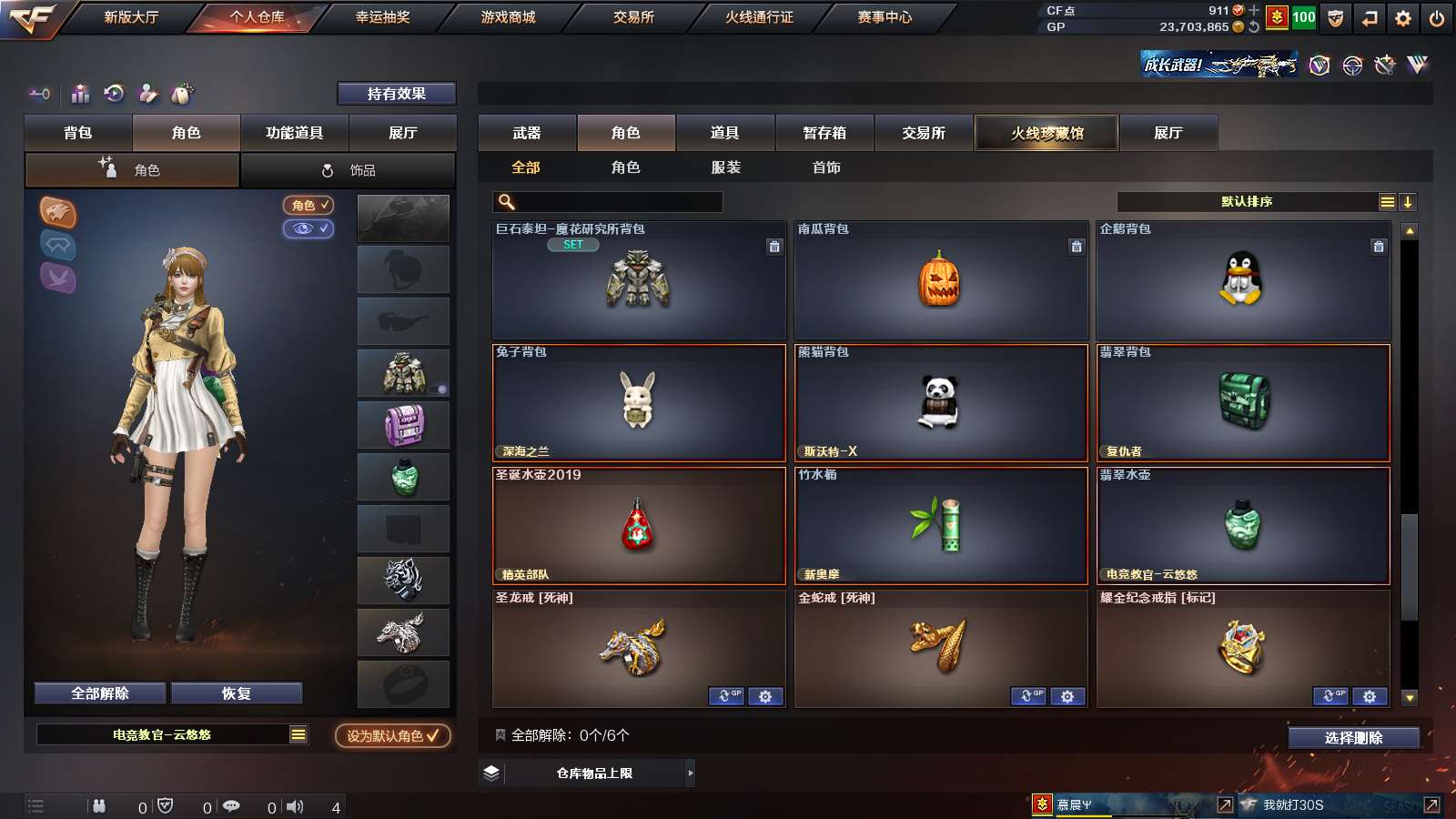This screenshot has height=819, width=1456.
Task: Open settings via the top-right gear icon
Action: pyautogui.click(x=1403, y=17)
